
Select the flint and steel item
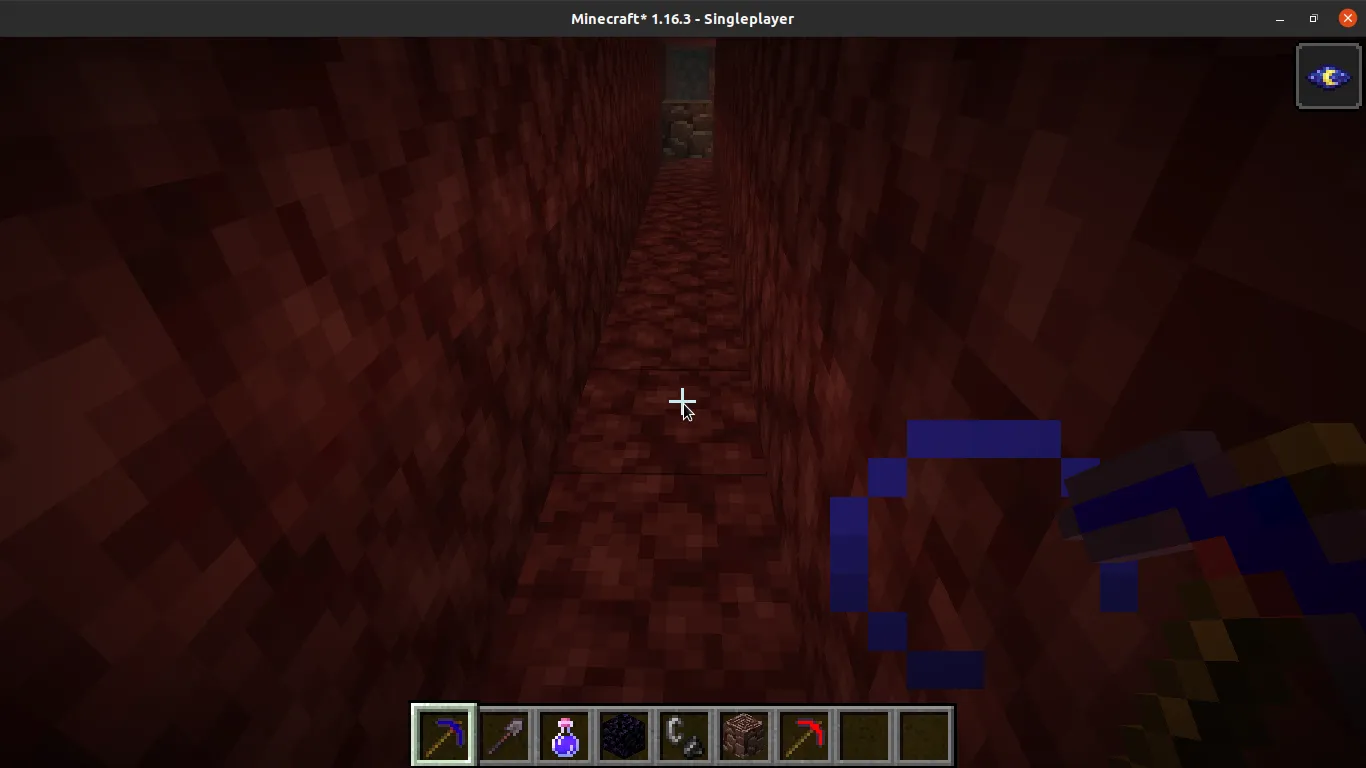pos(684,735)
